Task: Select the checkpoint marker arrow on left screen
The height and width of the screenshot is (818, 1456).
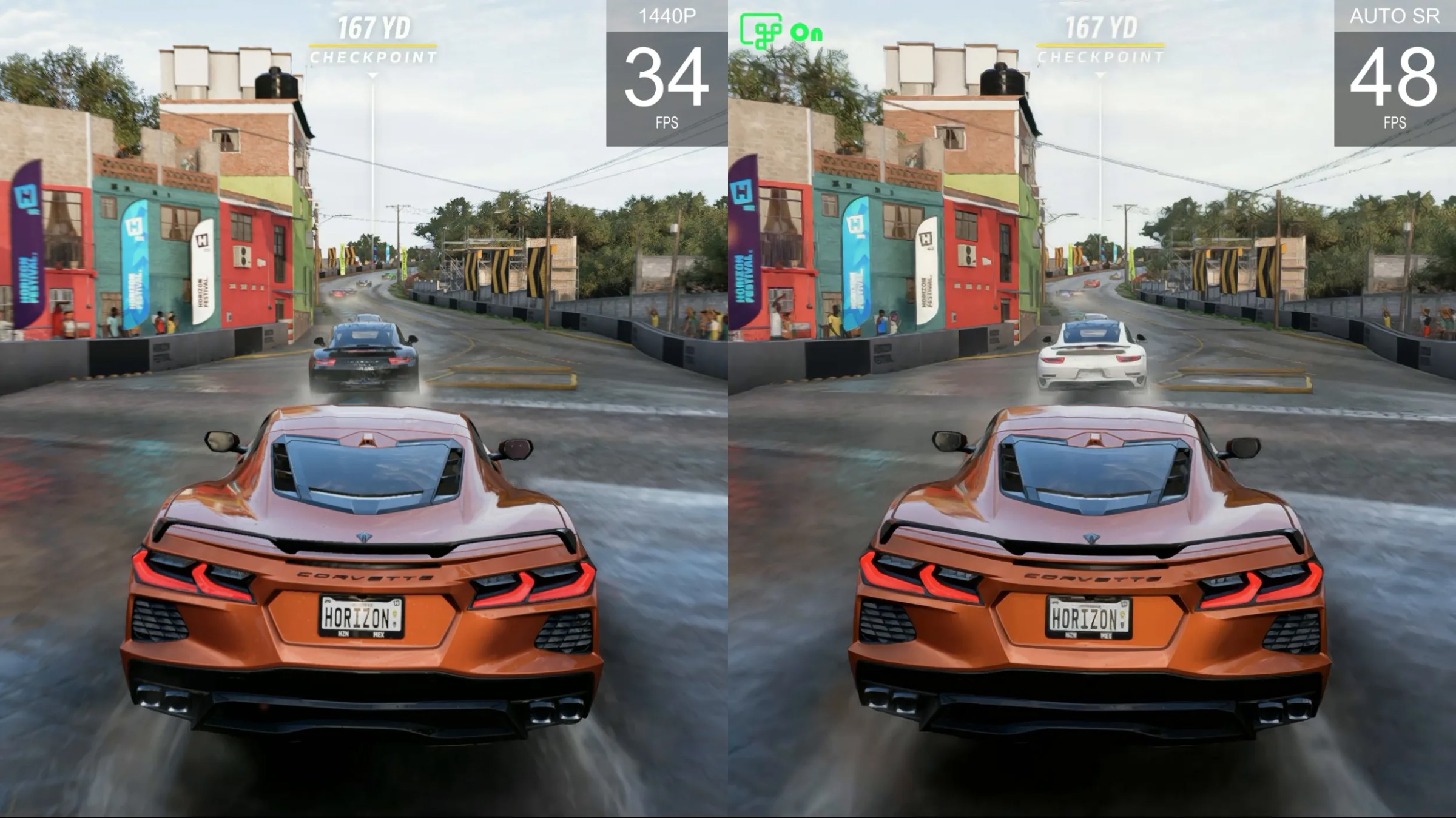Action: (372, 76)
